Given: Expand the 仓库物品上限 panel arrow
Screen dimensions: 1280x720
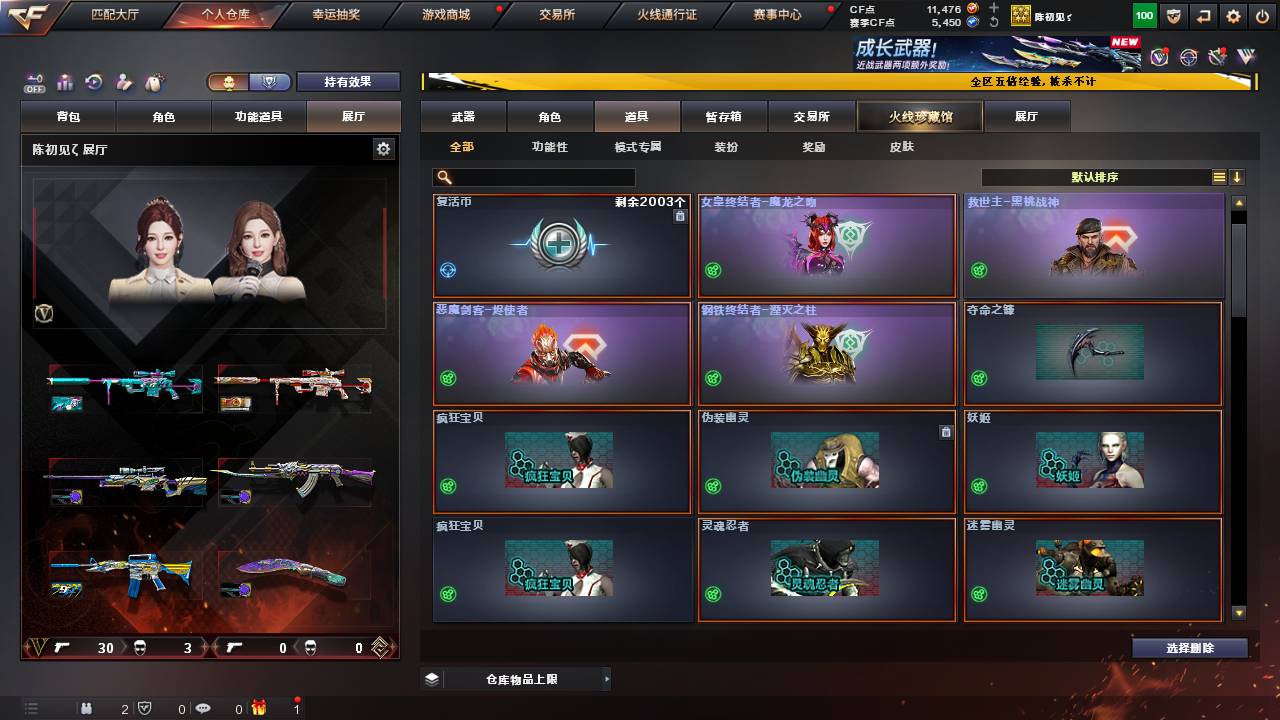Looking at the screenshot, I should (x=606, y=677).
